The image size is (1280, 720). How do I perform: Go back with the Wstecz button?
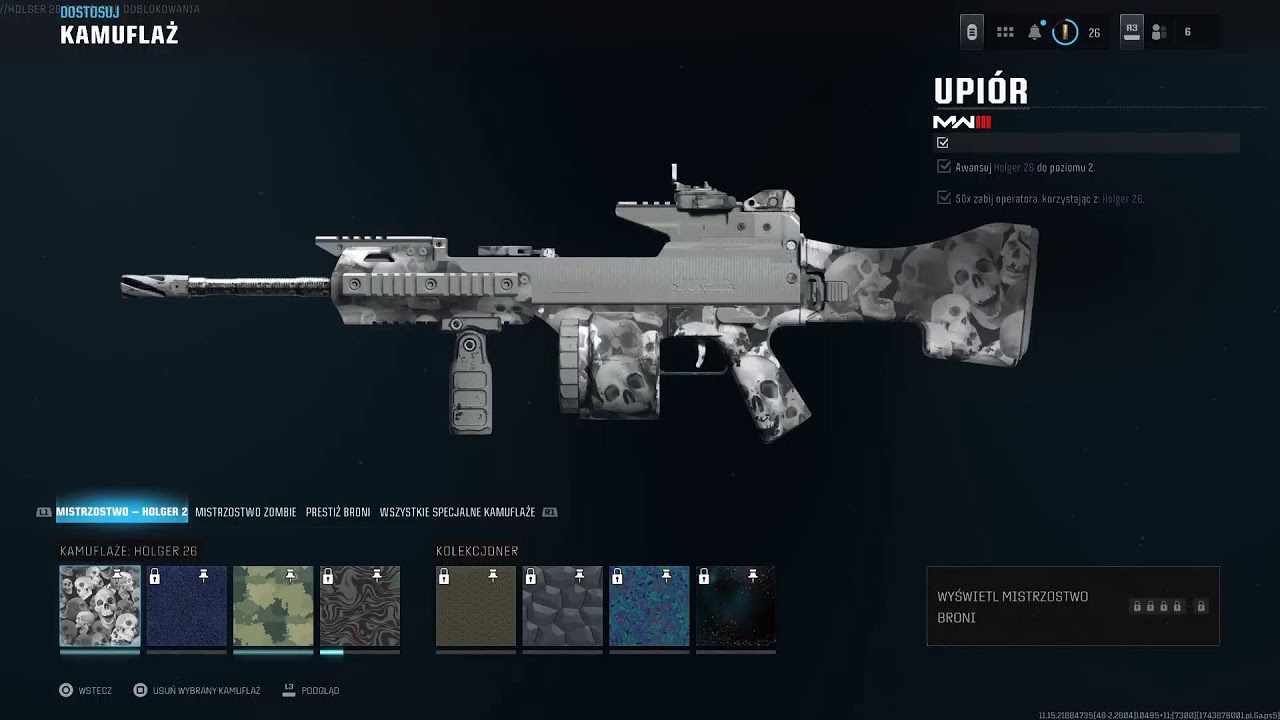(85, 690)
